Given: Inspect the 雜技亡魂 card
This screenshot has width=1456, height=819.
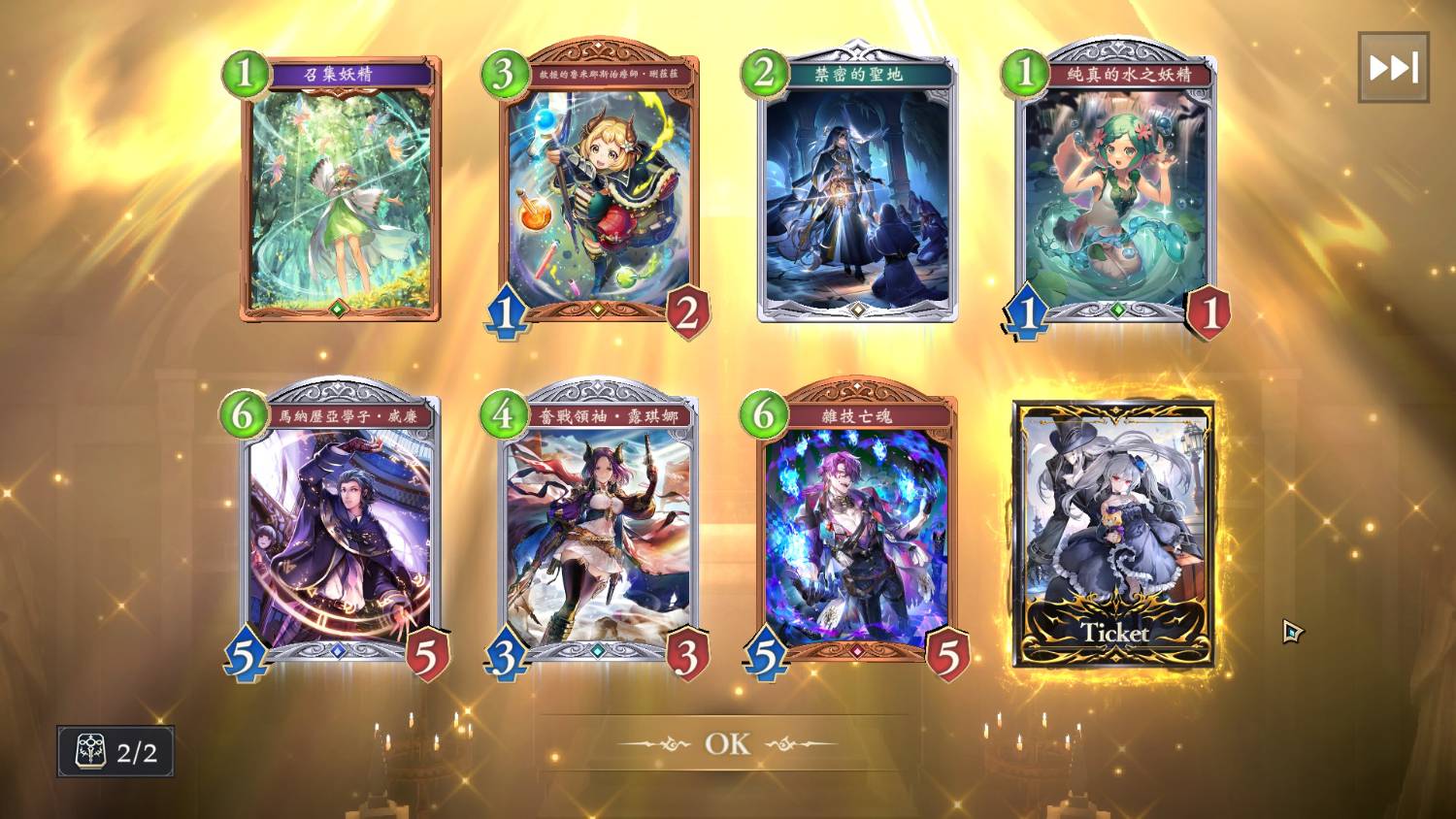Looking at the screenshot, I should [857, 534].
